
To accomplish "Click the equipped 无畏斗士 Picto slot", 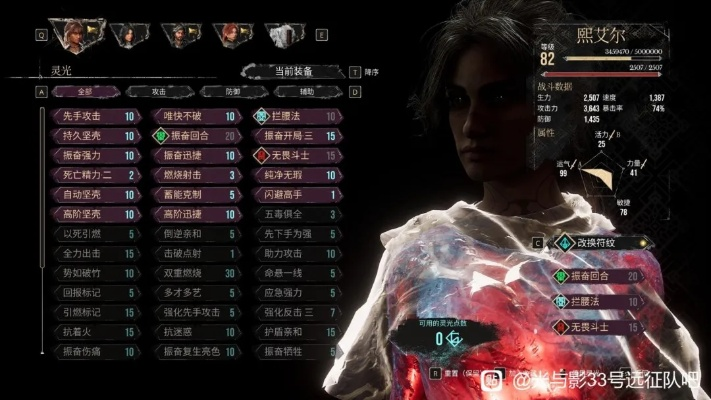I will click(598, 327).
